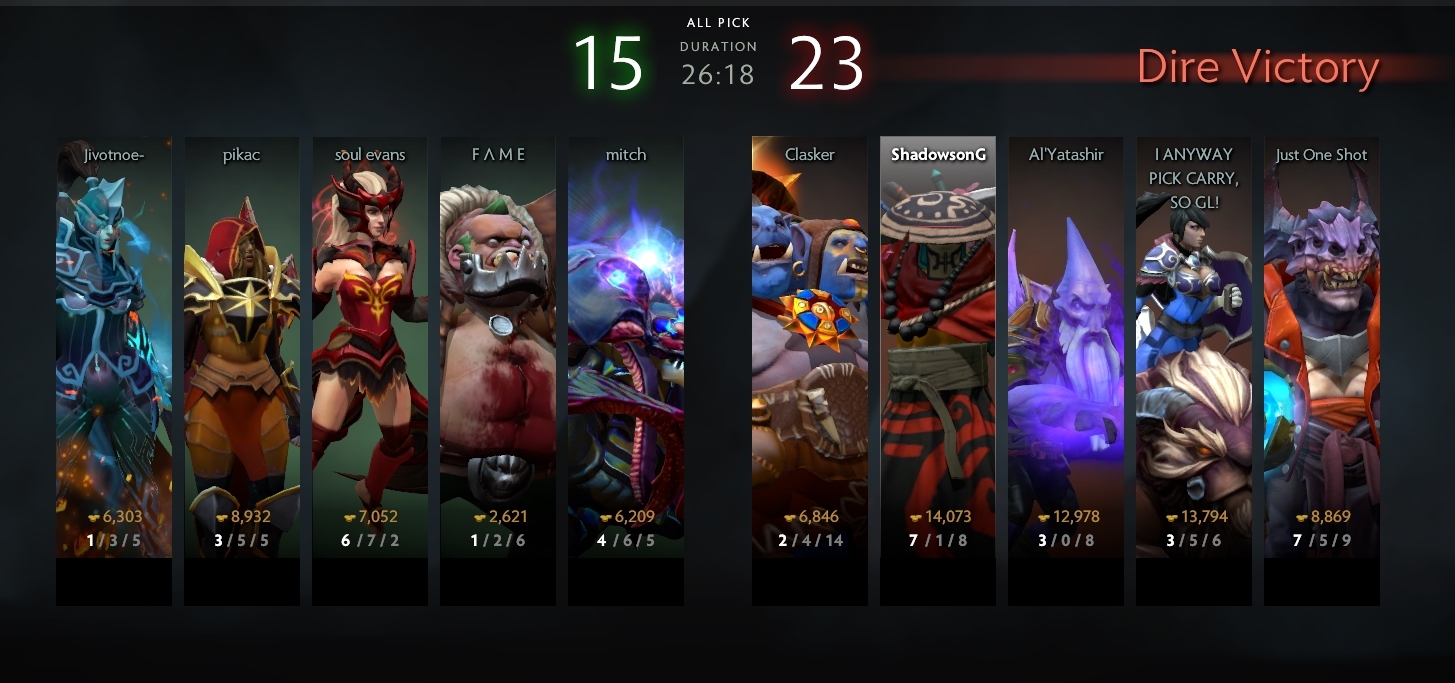Select mitch's hero card
This screenshot has width=1455, height=683.
[x=626, y=345]
